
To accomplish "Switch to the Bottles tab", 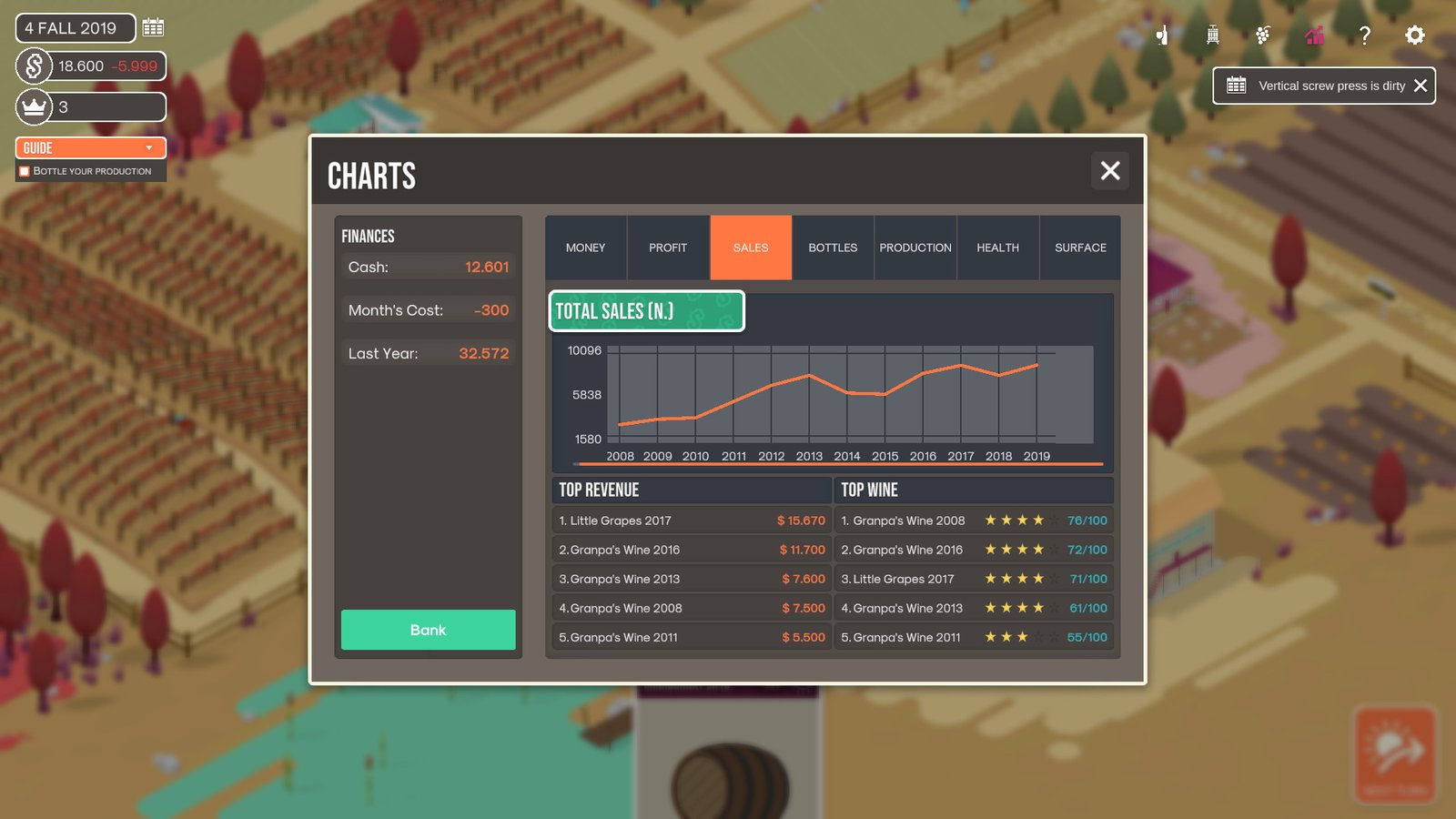I will click(832, 248).
